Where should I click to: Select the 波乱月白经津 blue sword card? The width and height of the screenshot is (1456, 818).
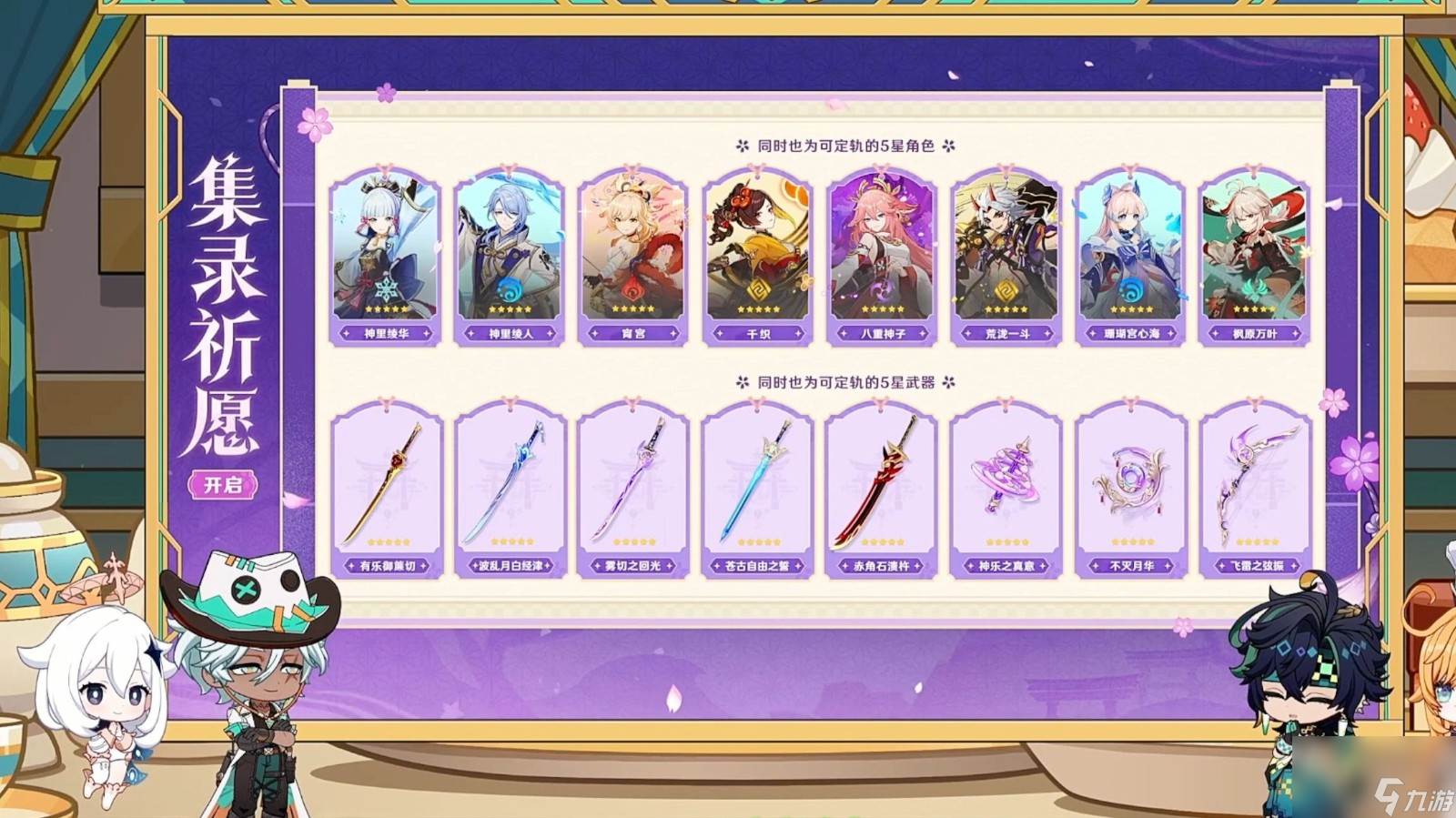point(511,490)
